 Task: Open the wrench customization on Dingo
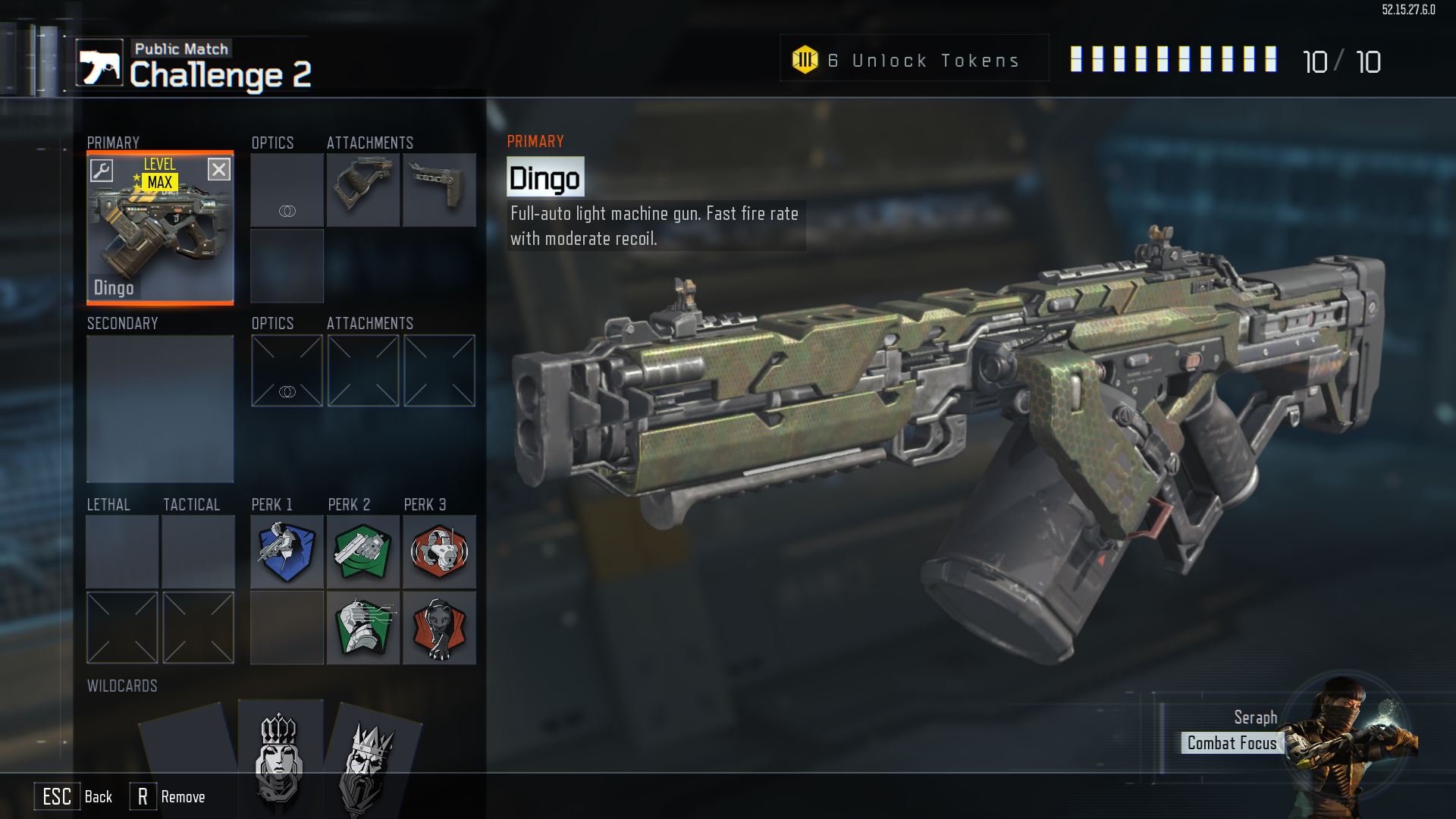[x=102, y=170]
